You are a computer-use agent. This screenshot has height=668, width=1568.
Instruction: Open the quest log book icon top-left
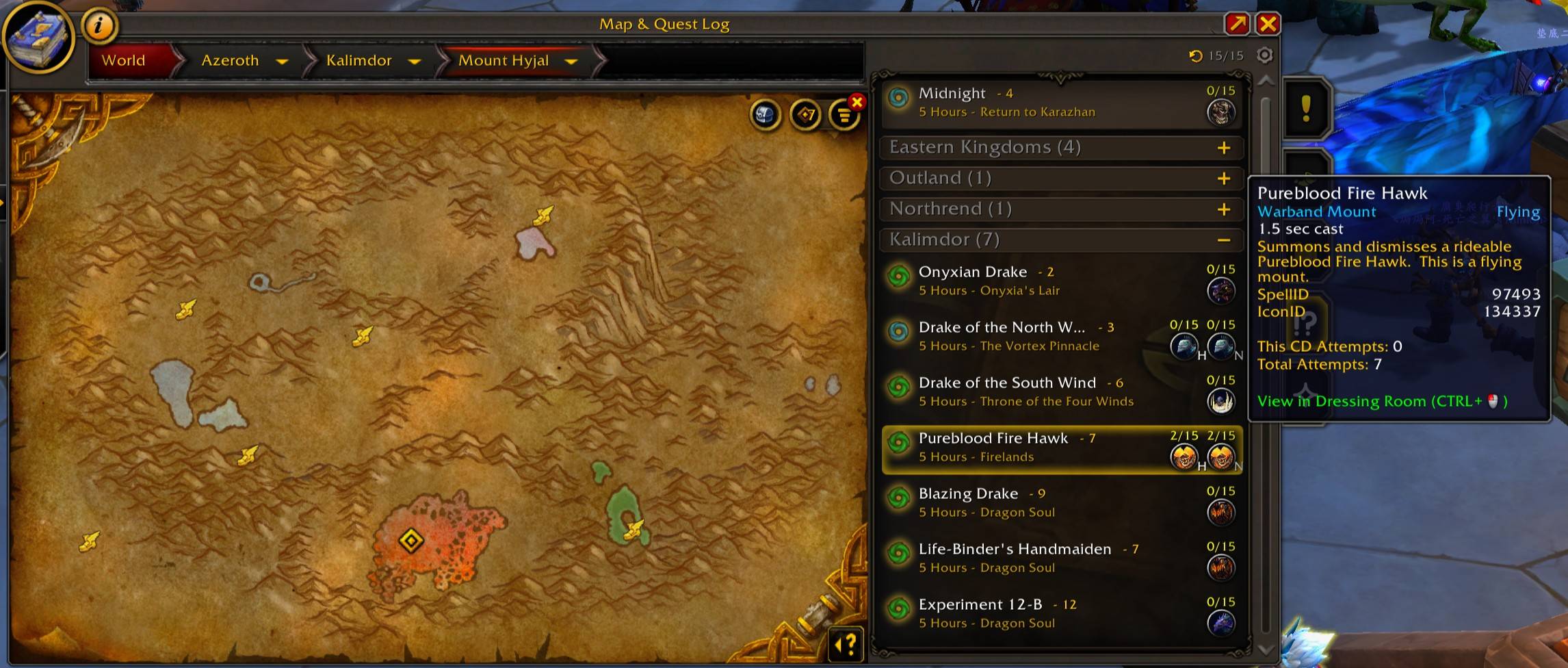[x=38, y=38]
